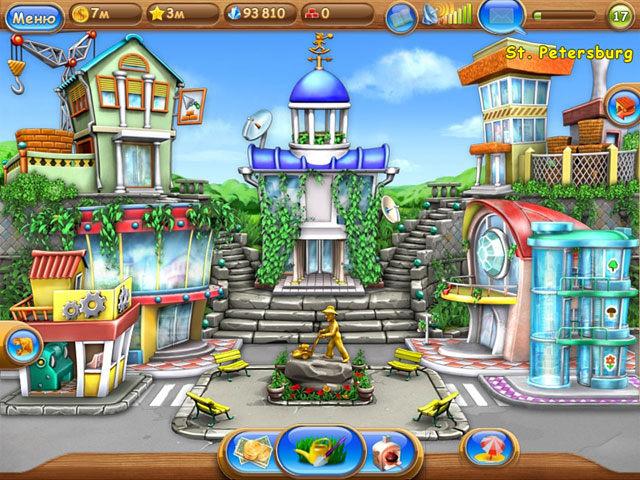This screenshot has height=480, width=640.
Task: Open the Меню menu
Action: pyautogui.click(x=32, y=14)
